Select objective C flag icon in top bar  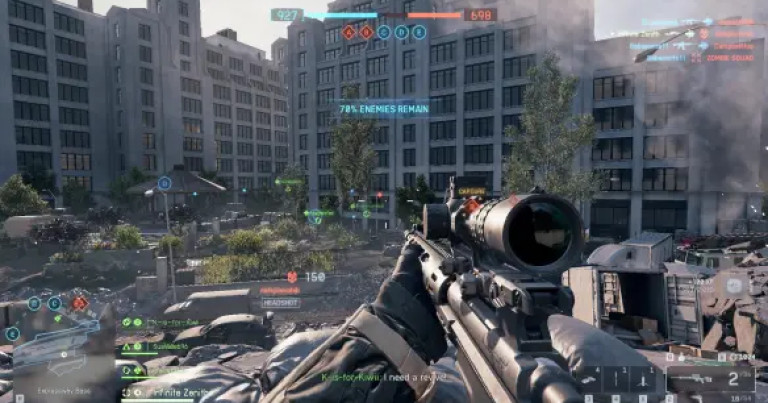coord(384,32)
